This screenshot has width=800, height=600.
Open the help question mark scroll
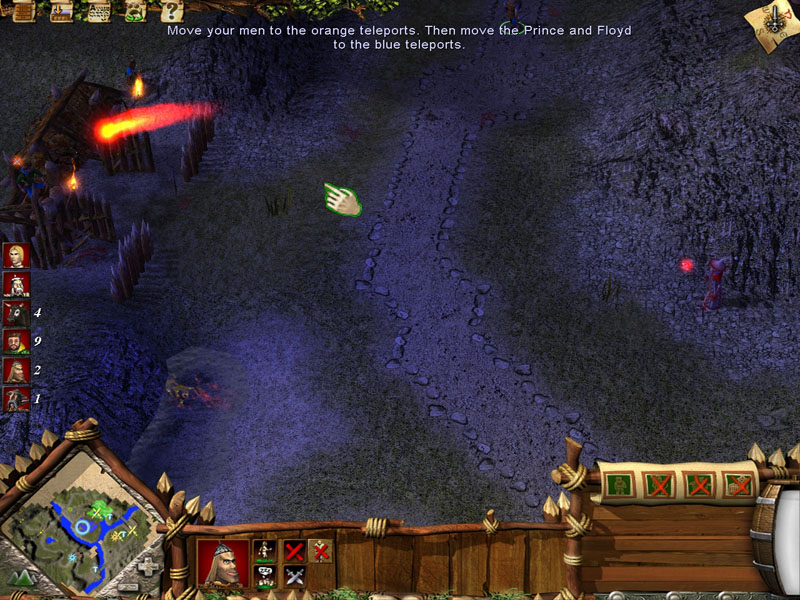coord(171,11)
